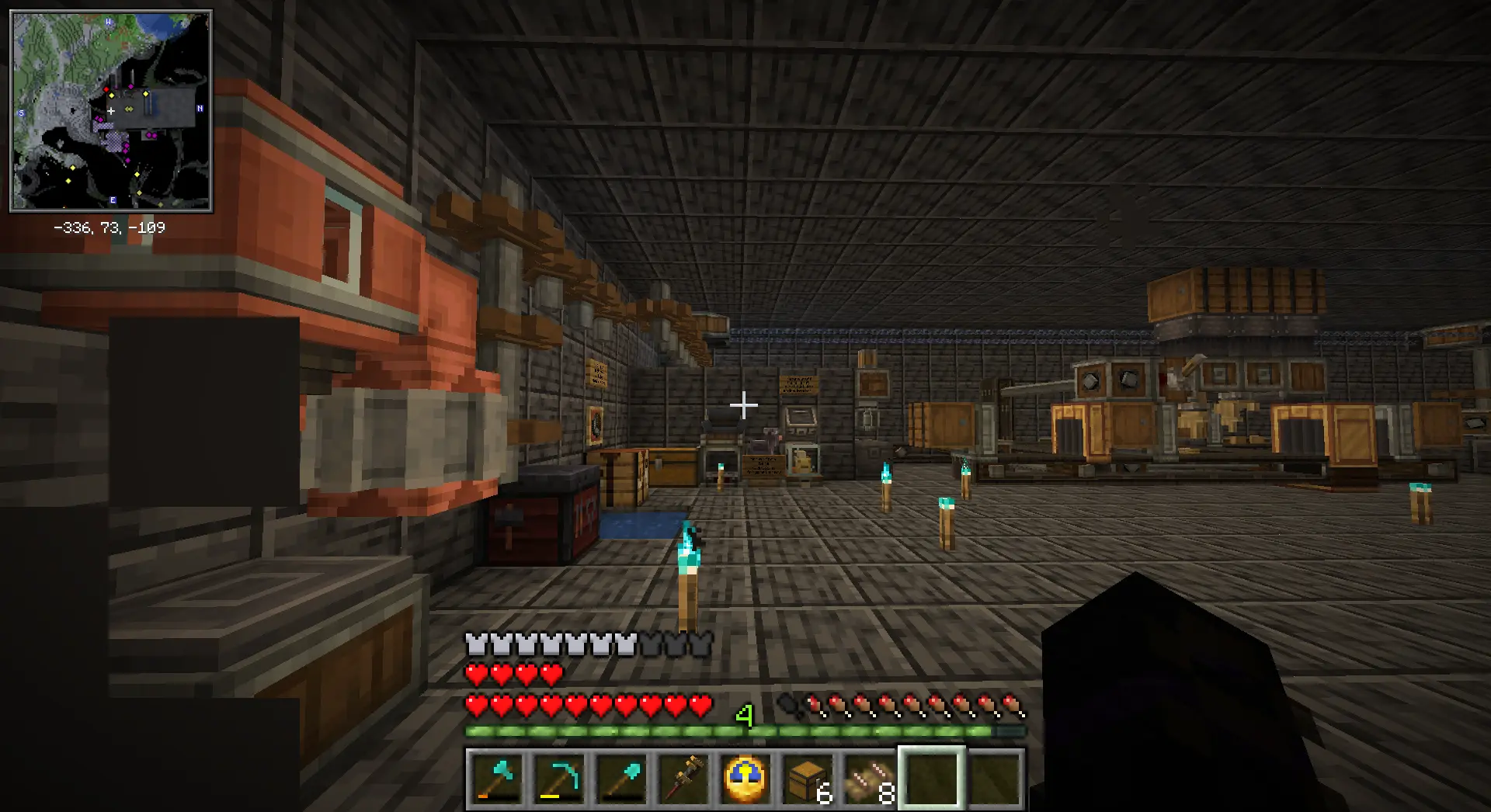The width and height of the screenshot is (1491, 812).
Task: Toggle a yellow diamond waypoint on the minimap
Action: (x=111, y=95)
